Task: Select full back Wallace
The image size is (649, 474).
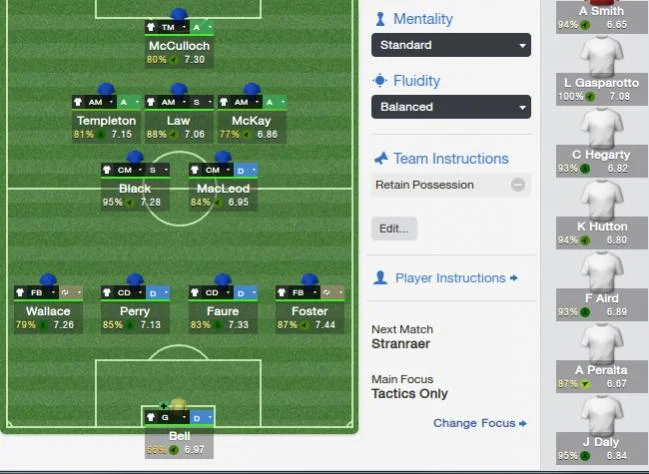Action: [x=48, y=311]
